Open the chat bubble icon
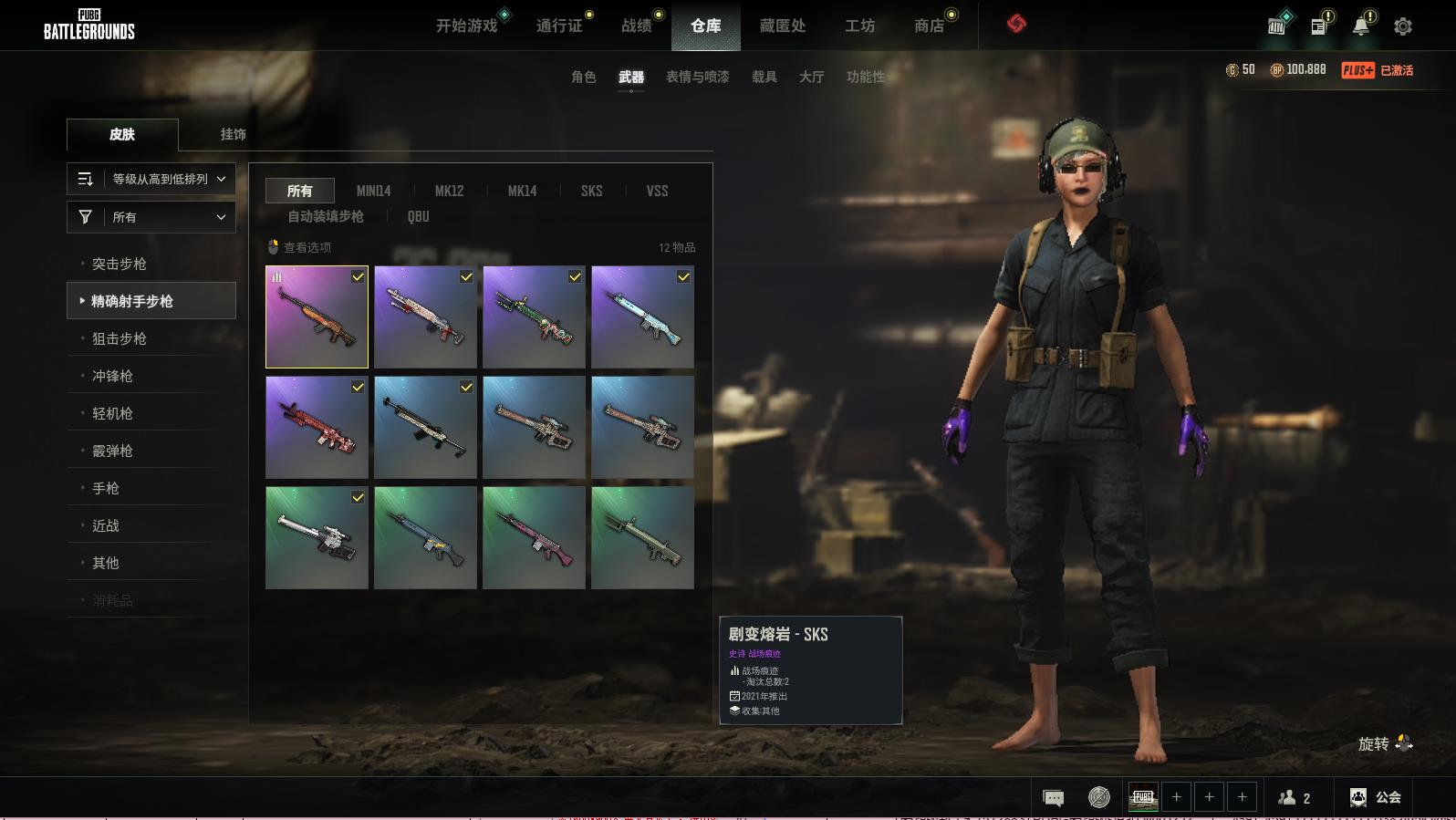This screenshot has width=1456, height=820. [x=1053, y=798]
